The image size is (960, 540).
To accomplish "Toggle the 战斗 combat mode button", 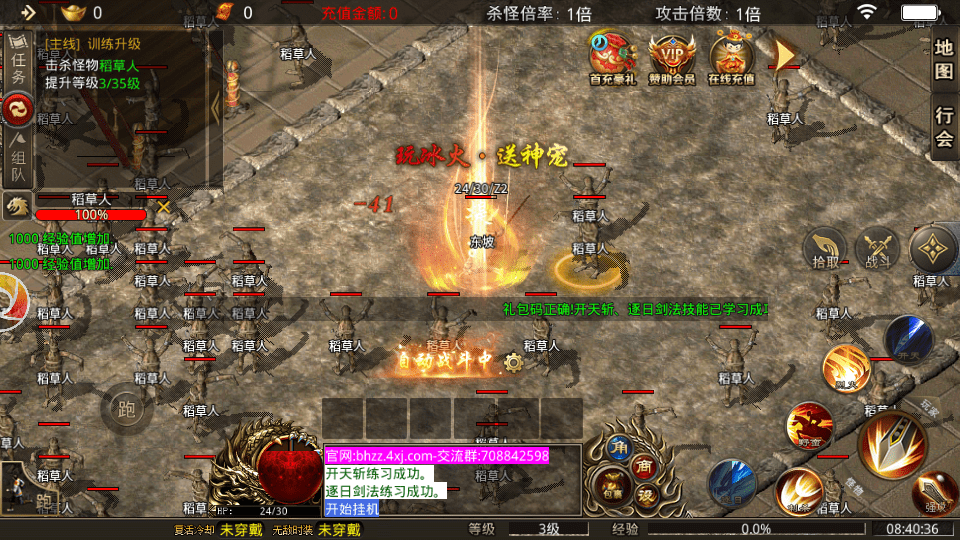I will [x=879, y=250].
